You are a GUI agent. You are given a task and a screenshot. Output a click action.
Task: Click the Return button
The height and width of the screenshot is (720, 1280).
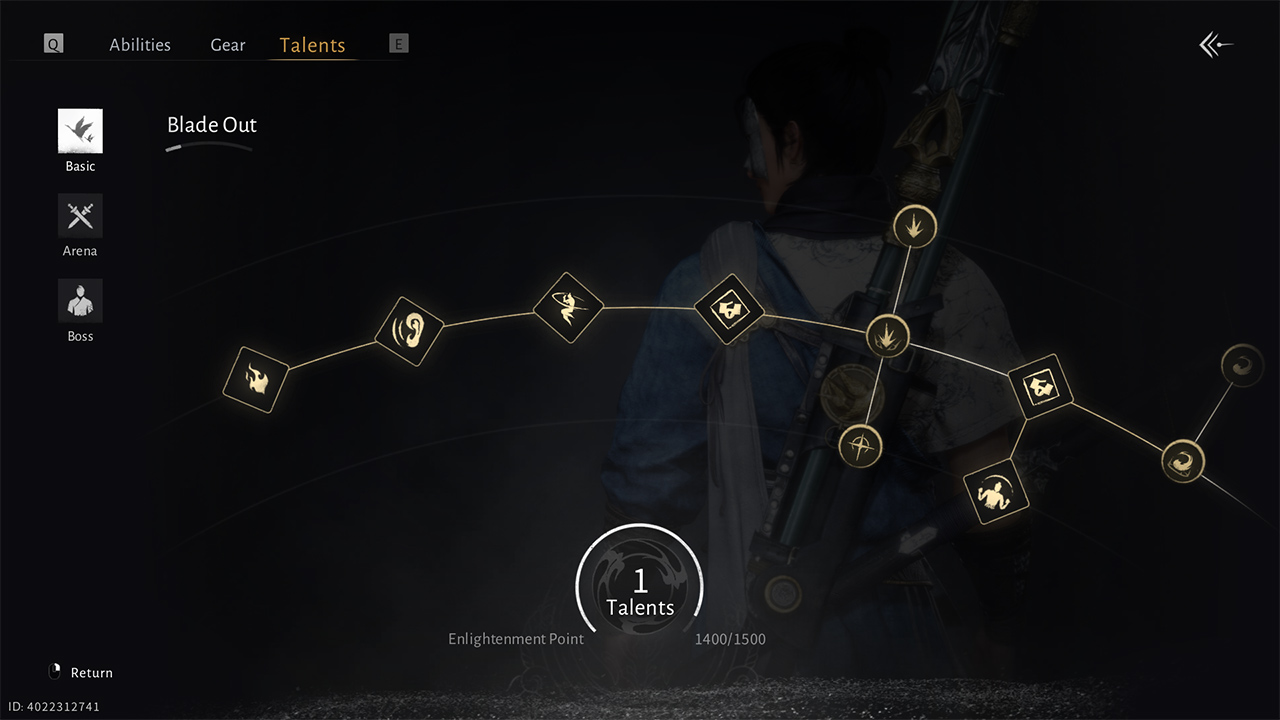pos(82,673)
